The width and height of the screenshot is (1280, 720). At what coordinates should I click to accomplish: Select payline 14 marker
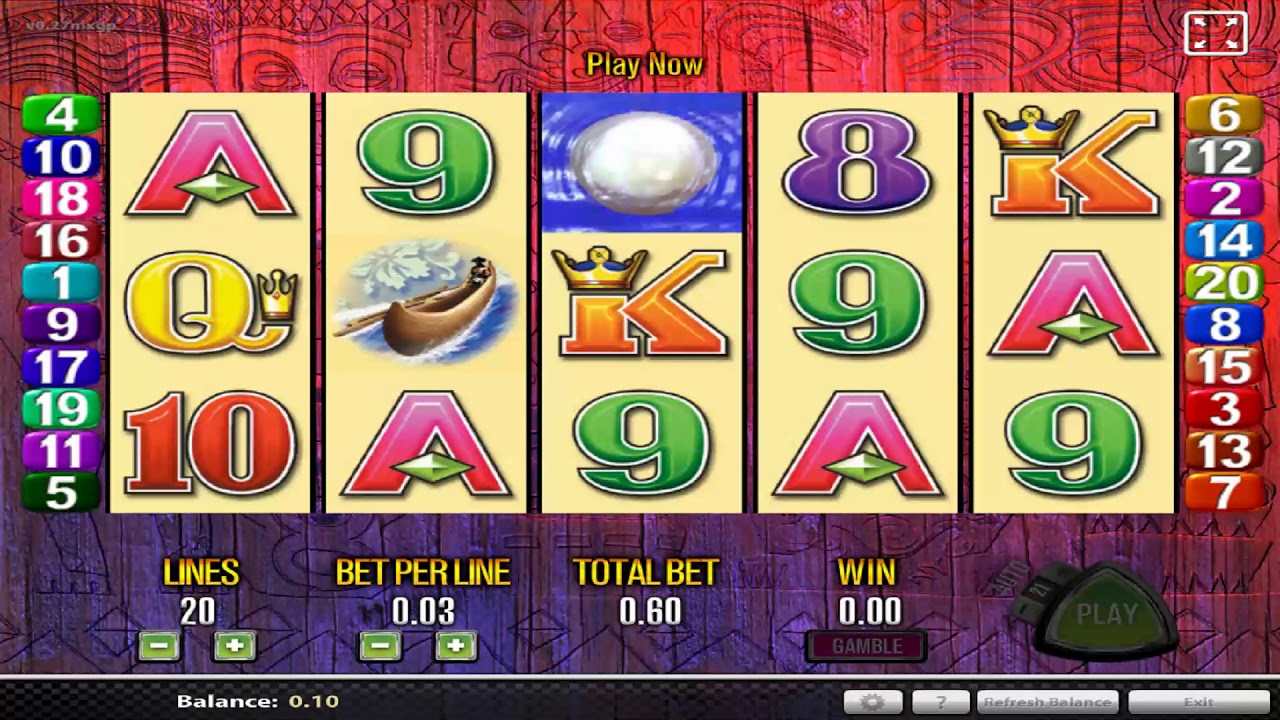(1224, 241)
